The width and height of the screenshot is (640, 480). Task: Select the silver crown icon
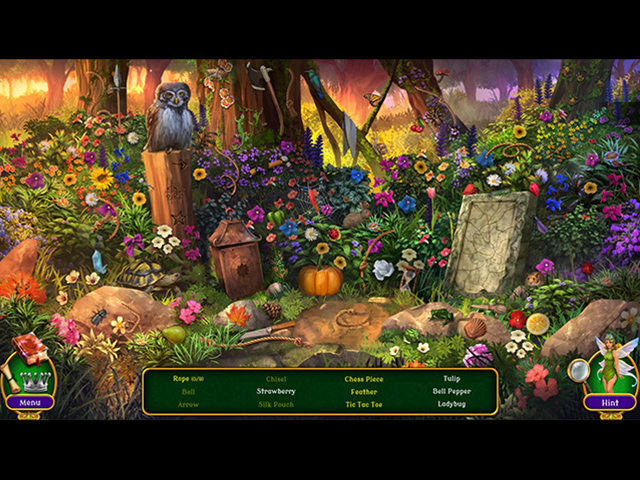34,378
